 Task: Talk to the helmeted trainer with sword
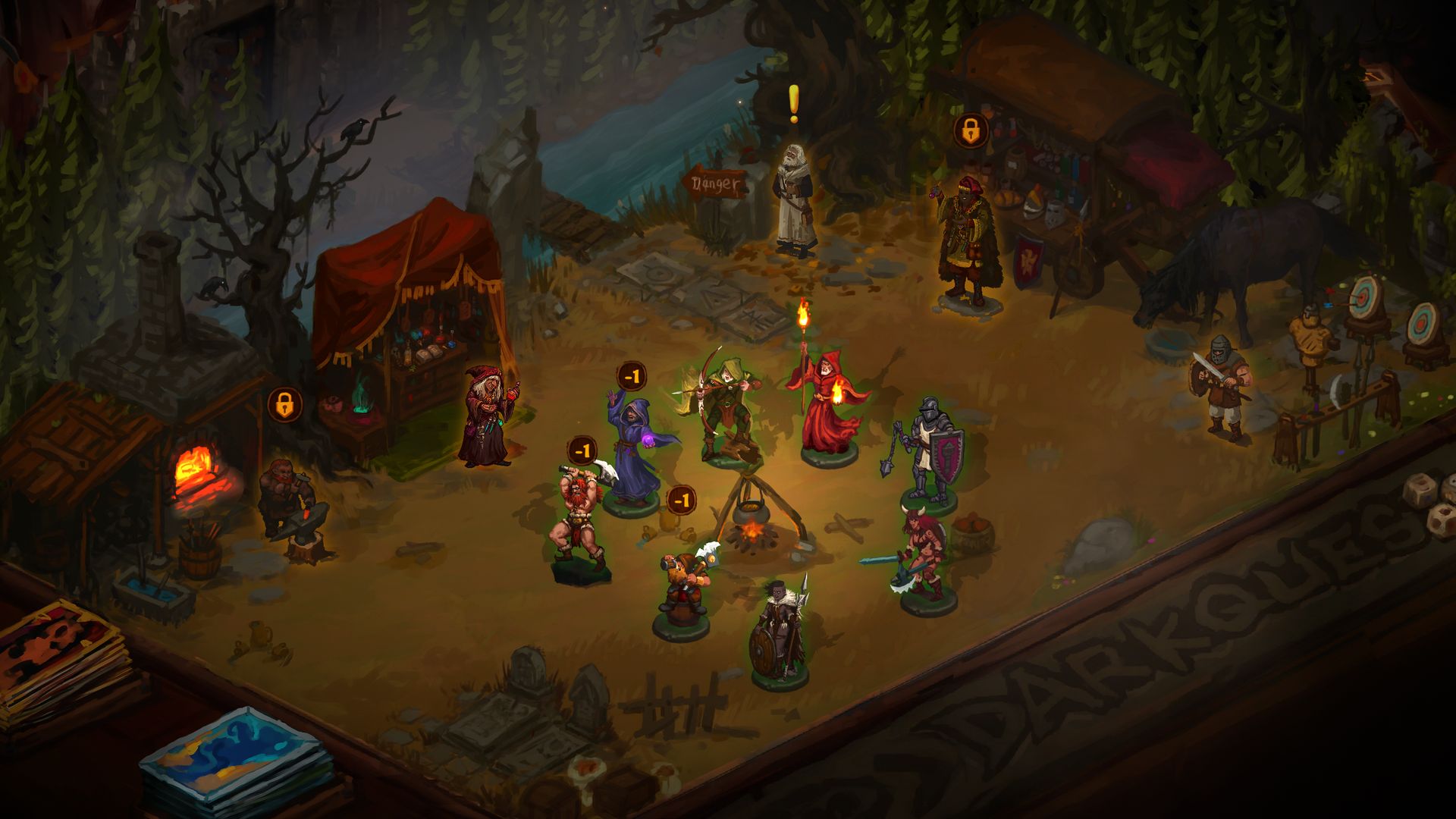(1221, 387)
